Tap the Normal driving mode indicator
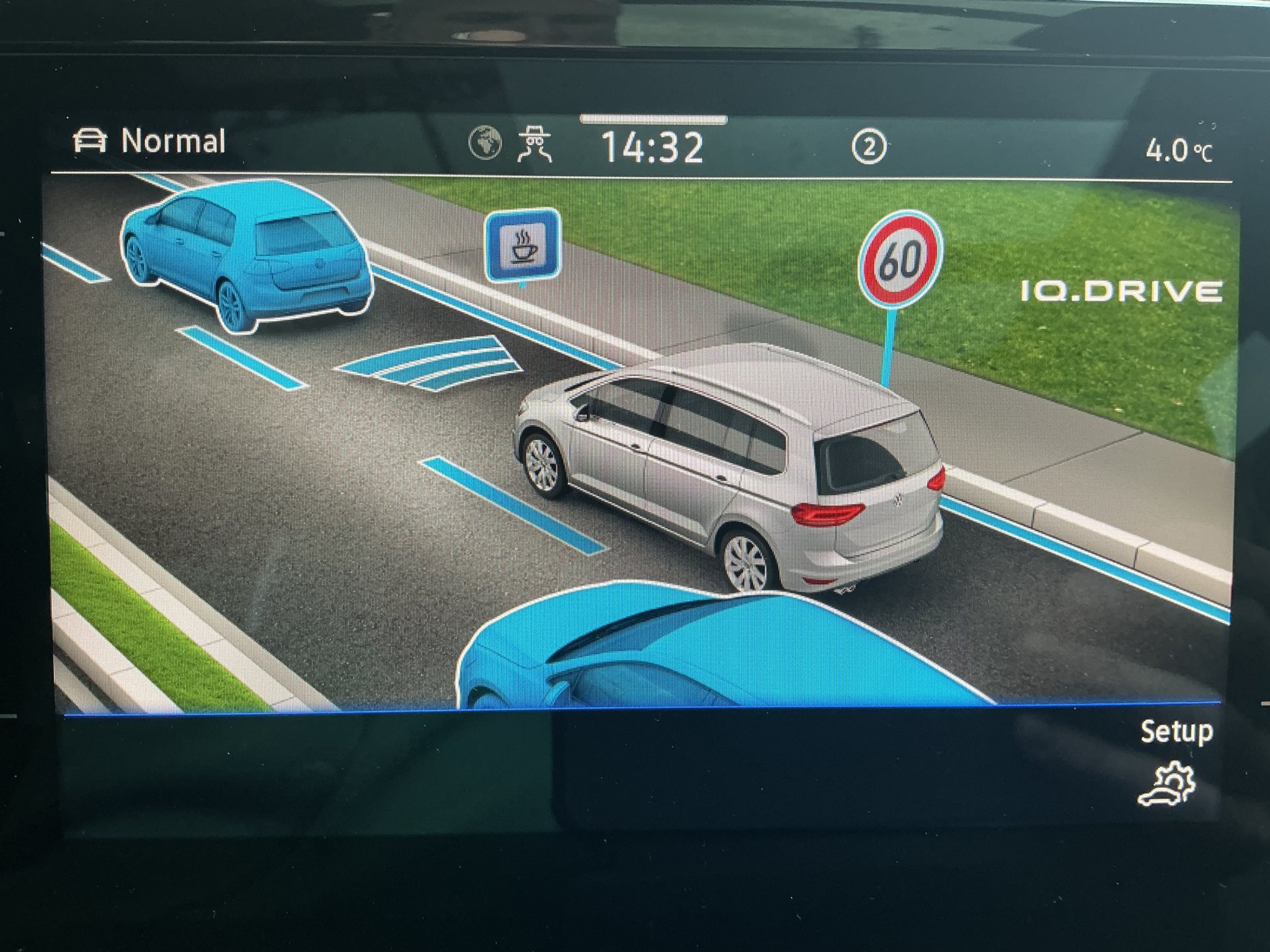This screenshot has width=1270, height=952. (149, 141)
